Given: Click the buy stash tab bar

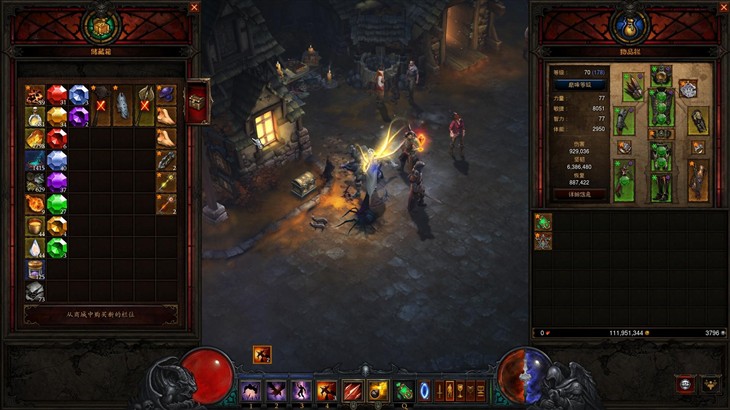Looking at the screenshot, I should coord(101,314).
